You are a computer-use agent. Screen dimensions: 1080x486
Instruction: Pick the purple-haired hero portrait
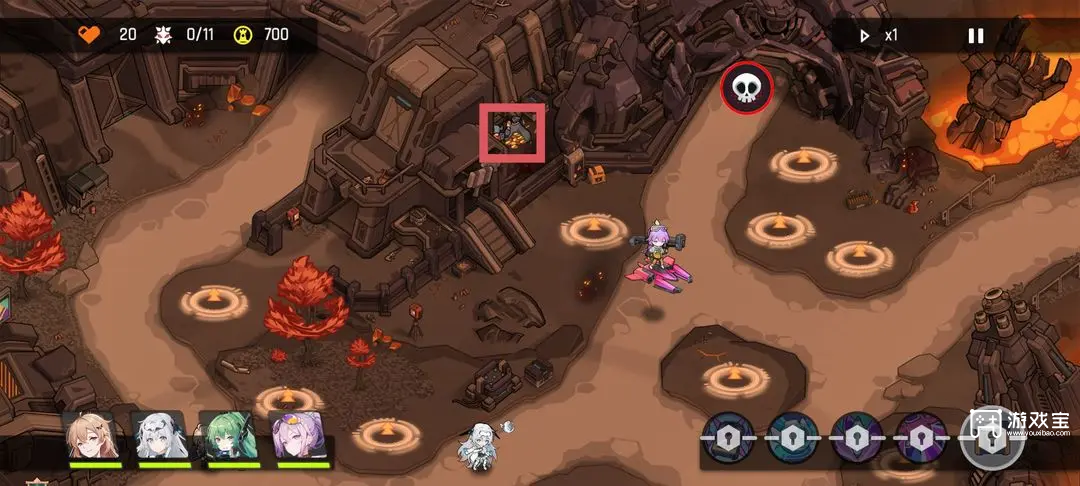(298, 436)
